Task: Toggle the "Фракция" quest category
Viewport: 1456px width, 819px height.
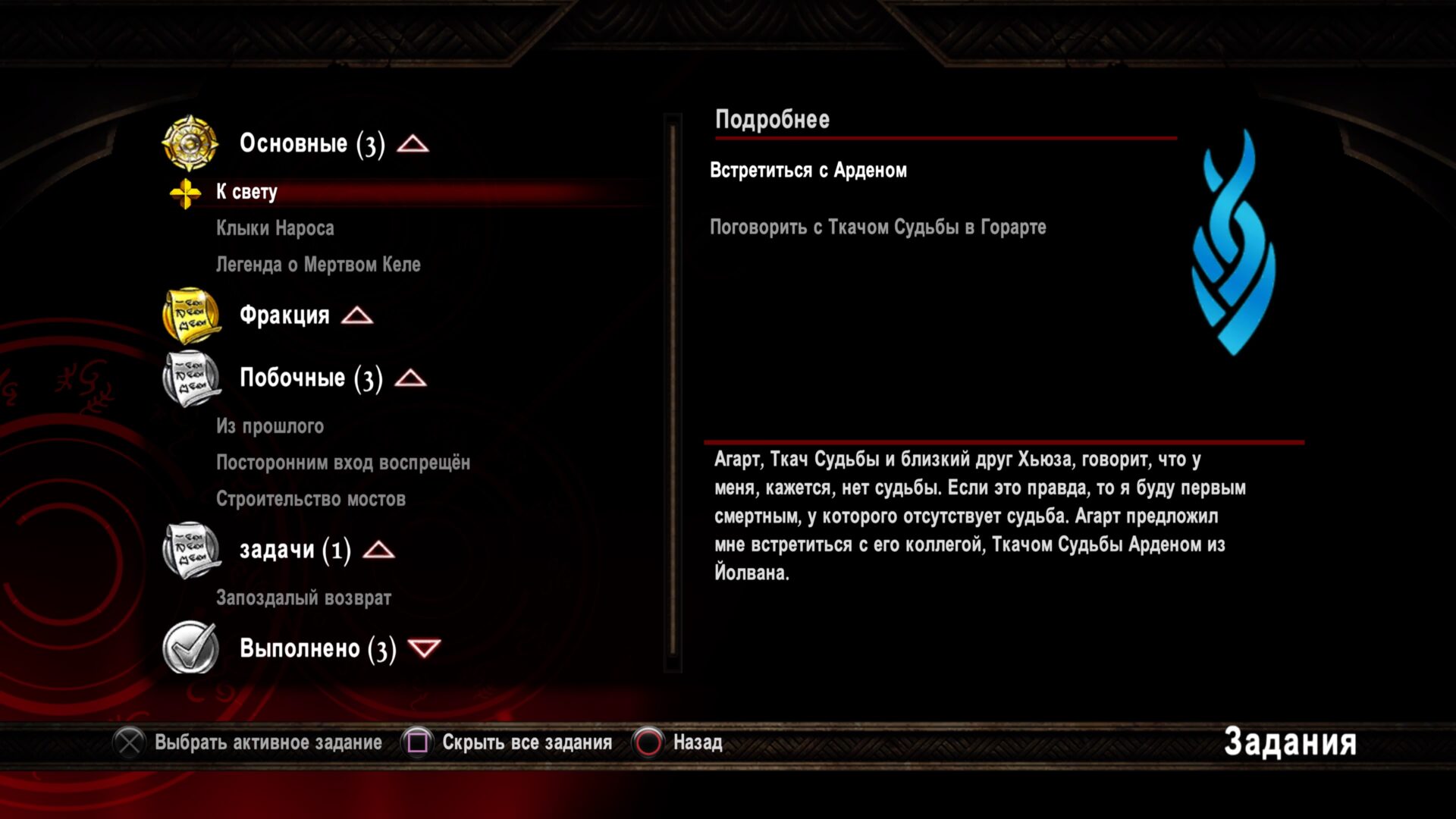Action: 356,315
